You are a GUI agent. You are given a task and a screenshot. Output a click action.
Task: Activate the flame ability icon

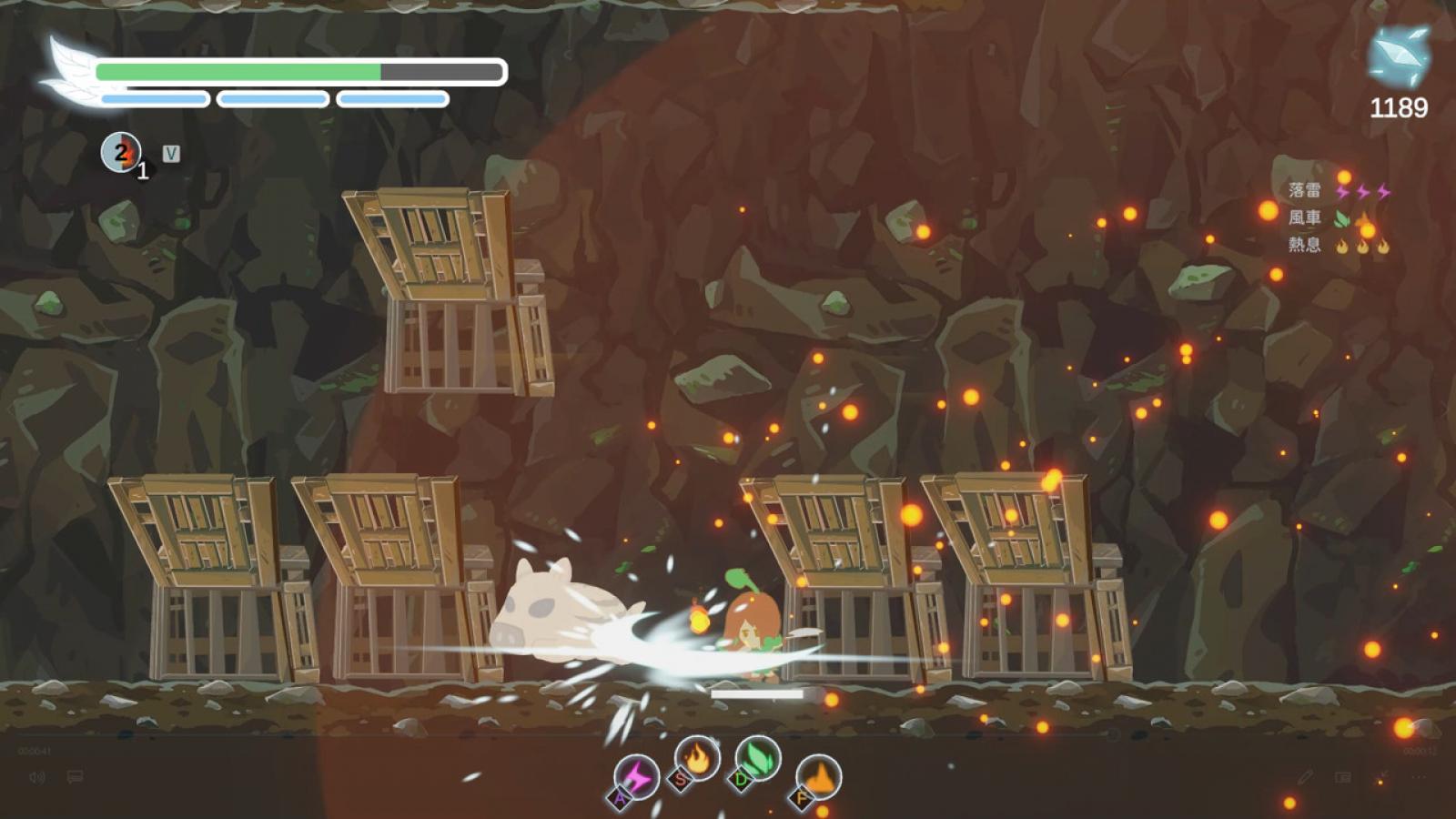point(697,758)
